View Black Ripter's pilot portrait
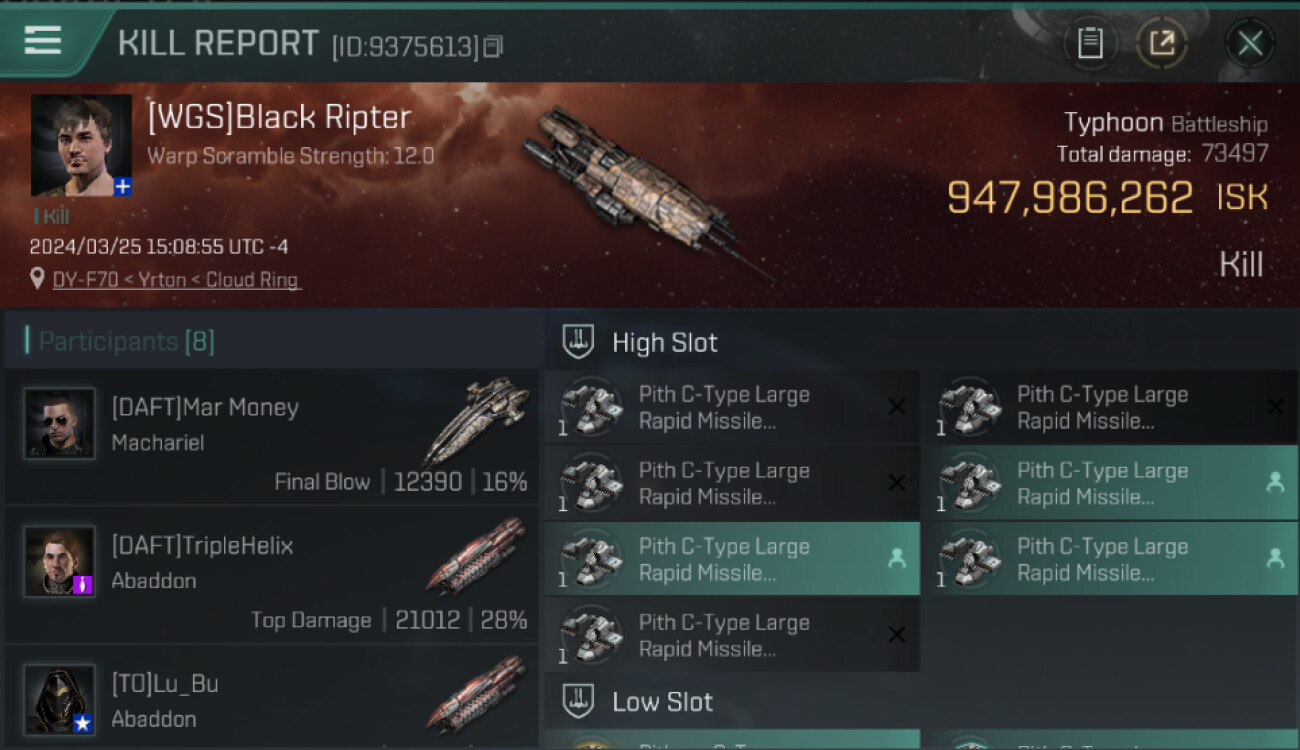 tap(81, 146)
